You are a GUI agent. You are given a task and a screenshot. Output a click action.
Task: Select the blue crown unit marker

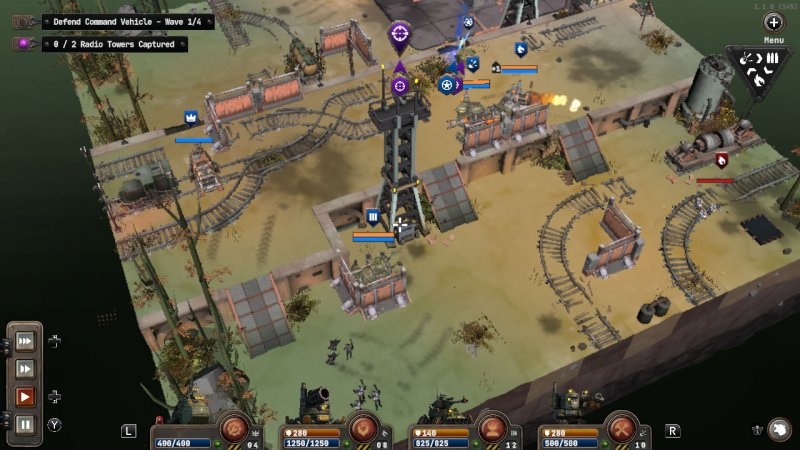190,119
